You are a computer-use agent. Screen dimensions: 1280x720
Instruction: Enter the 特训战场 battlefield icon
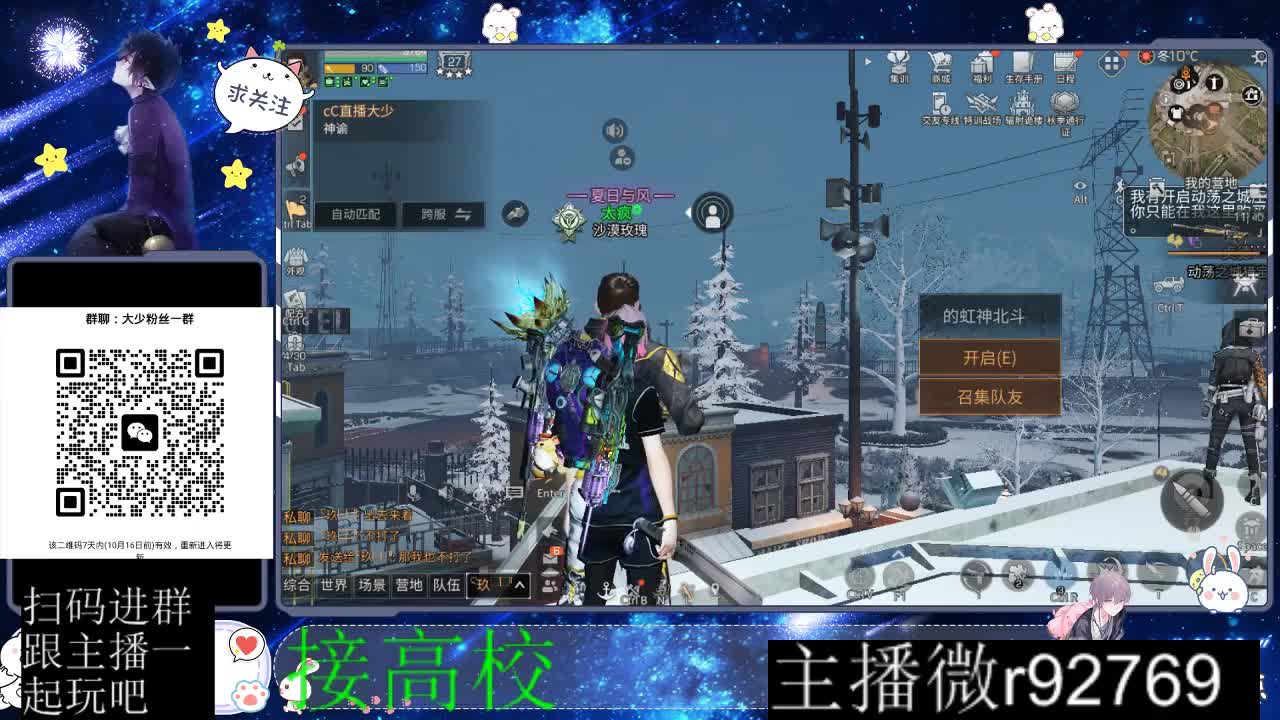[981, 103]
